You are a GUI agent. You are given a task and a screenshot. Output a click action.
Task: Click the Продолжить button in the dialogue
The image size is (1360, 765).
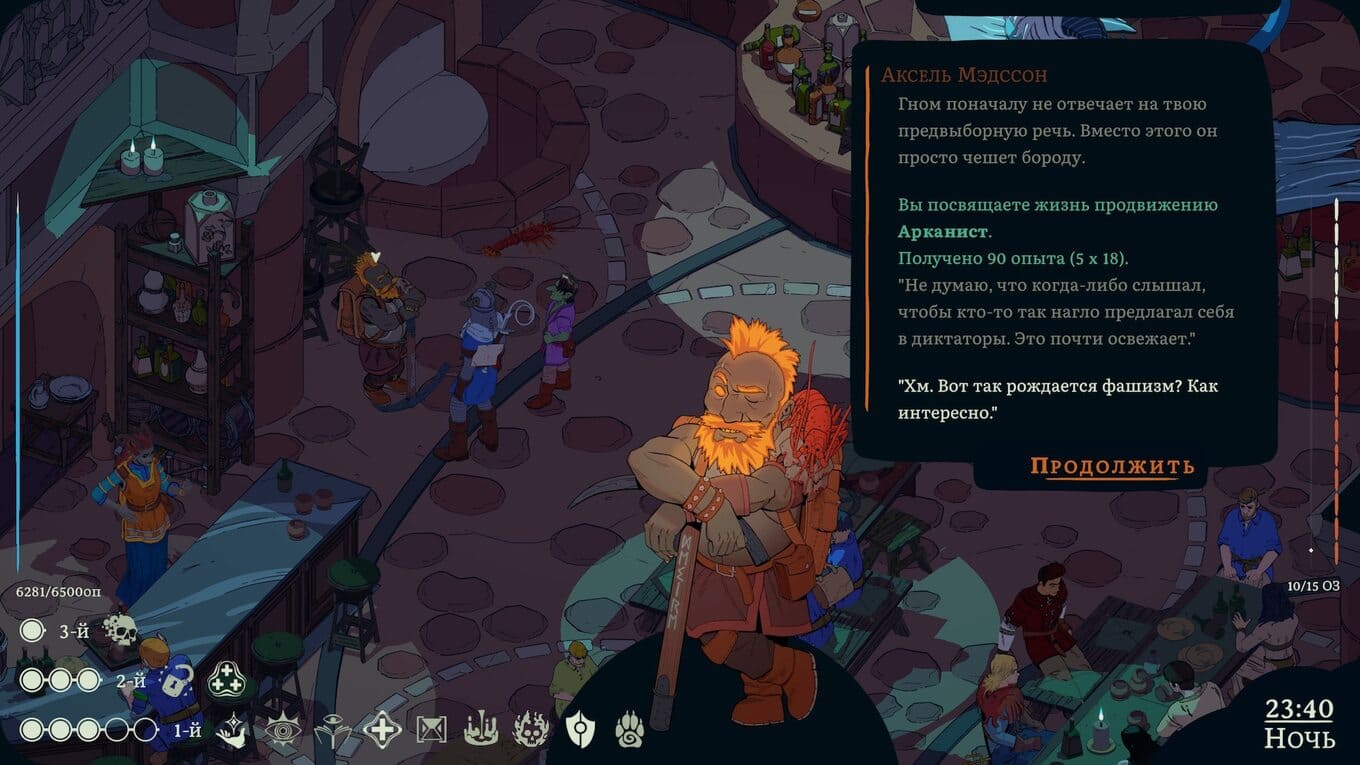click(1112, 466)
